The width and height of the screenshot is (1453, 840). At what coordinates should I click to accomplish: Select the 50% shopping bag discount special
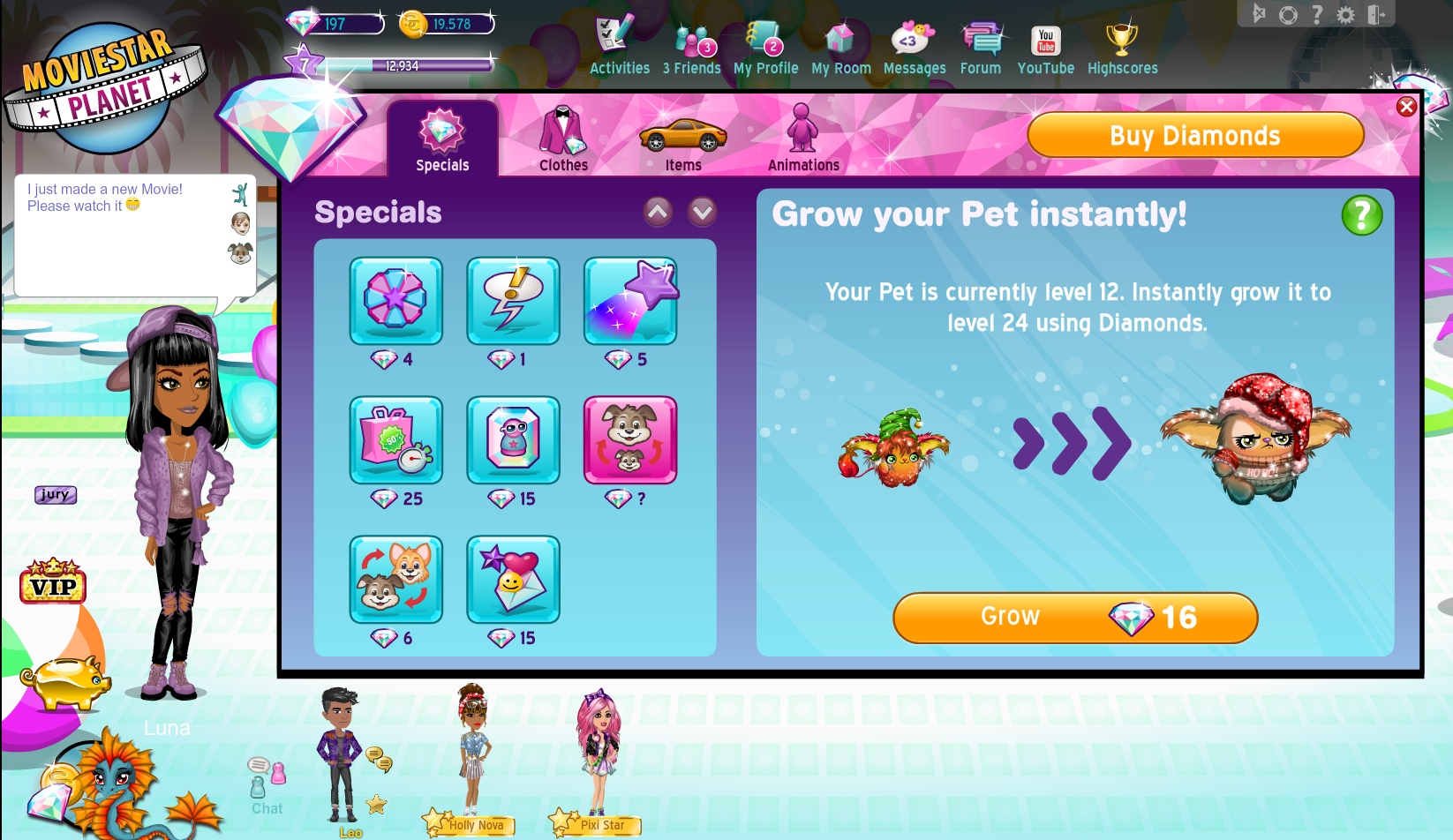click(395, 440)
